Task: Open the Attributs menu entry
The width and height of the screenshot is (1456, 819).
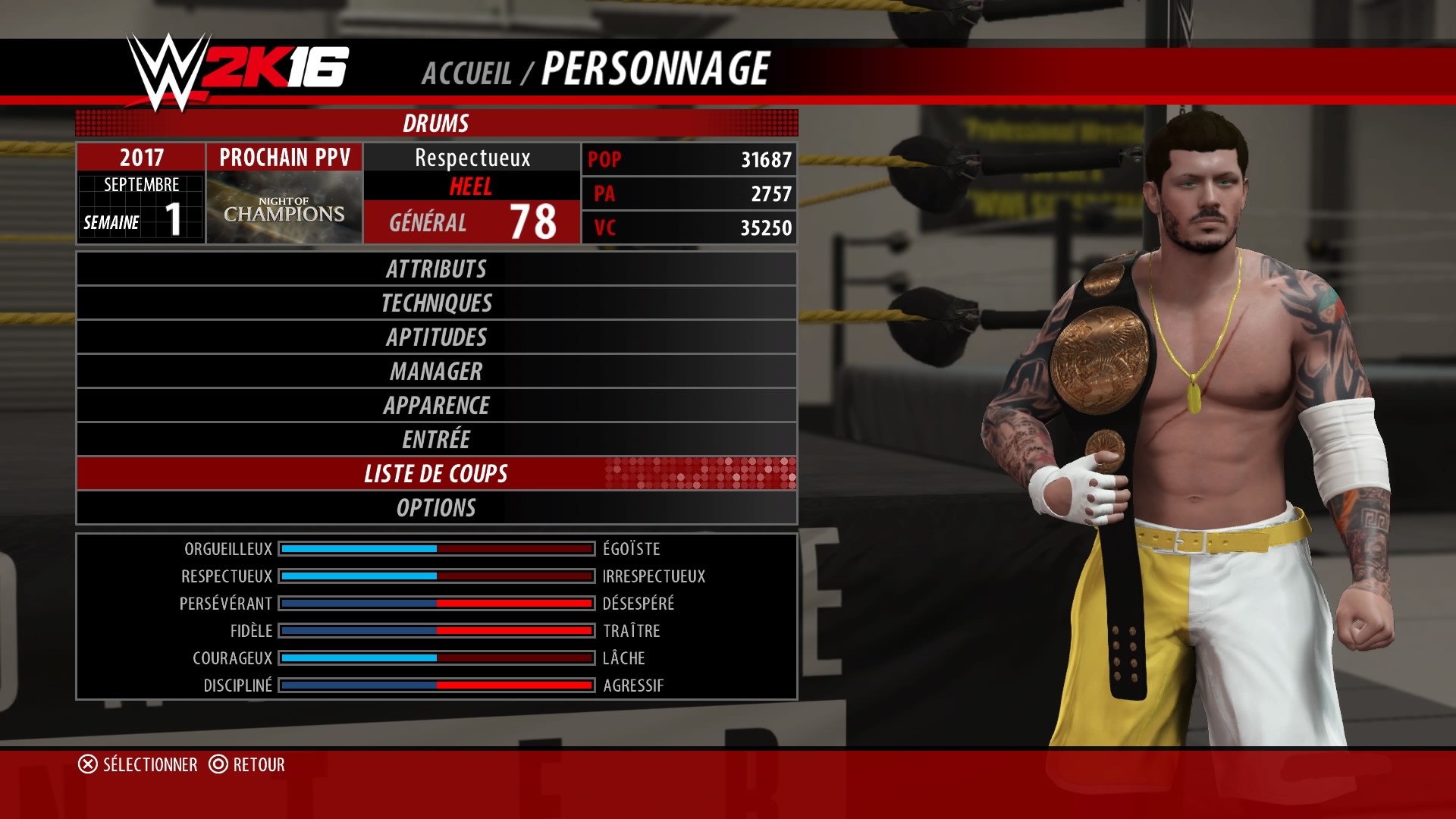Action: coord(436,269)
